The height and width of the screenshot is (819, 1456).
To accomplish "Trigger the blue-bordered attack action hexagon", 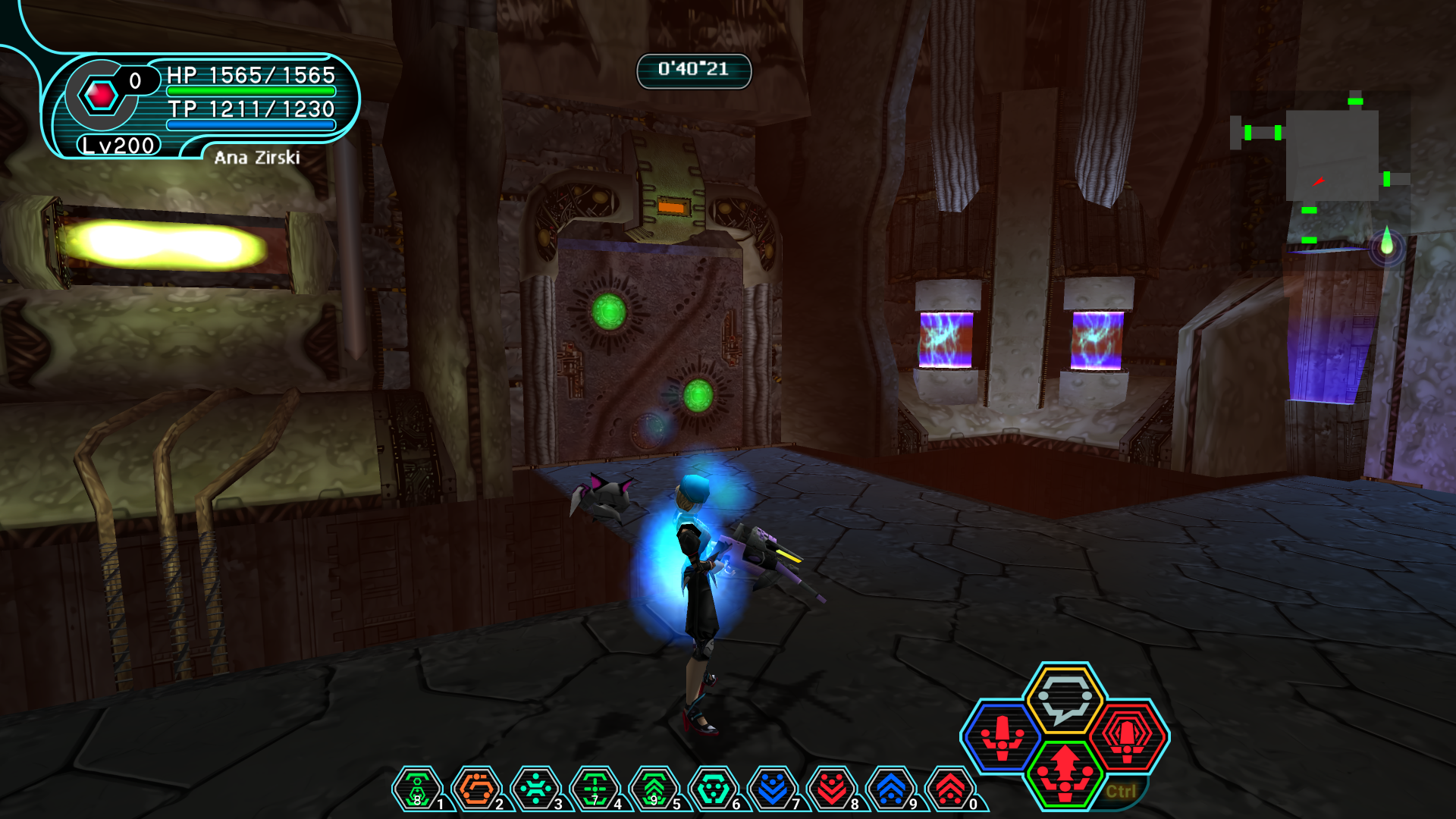I will (x=1002, y=736).
